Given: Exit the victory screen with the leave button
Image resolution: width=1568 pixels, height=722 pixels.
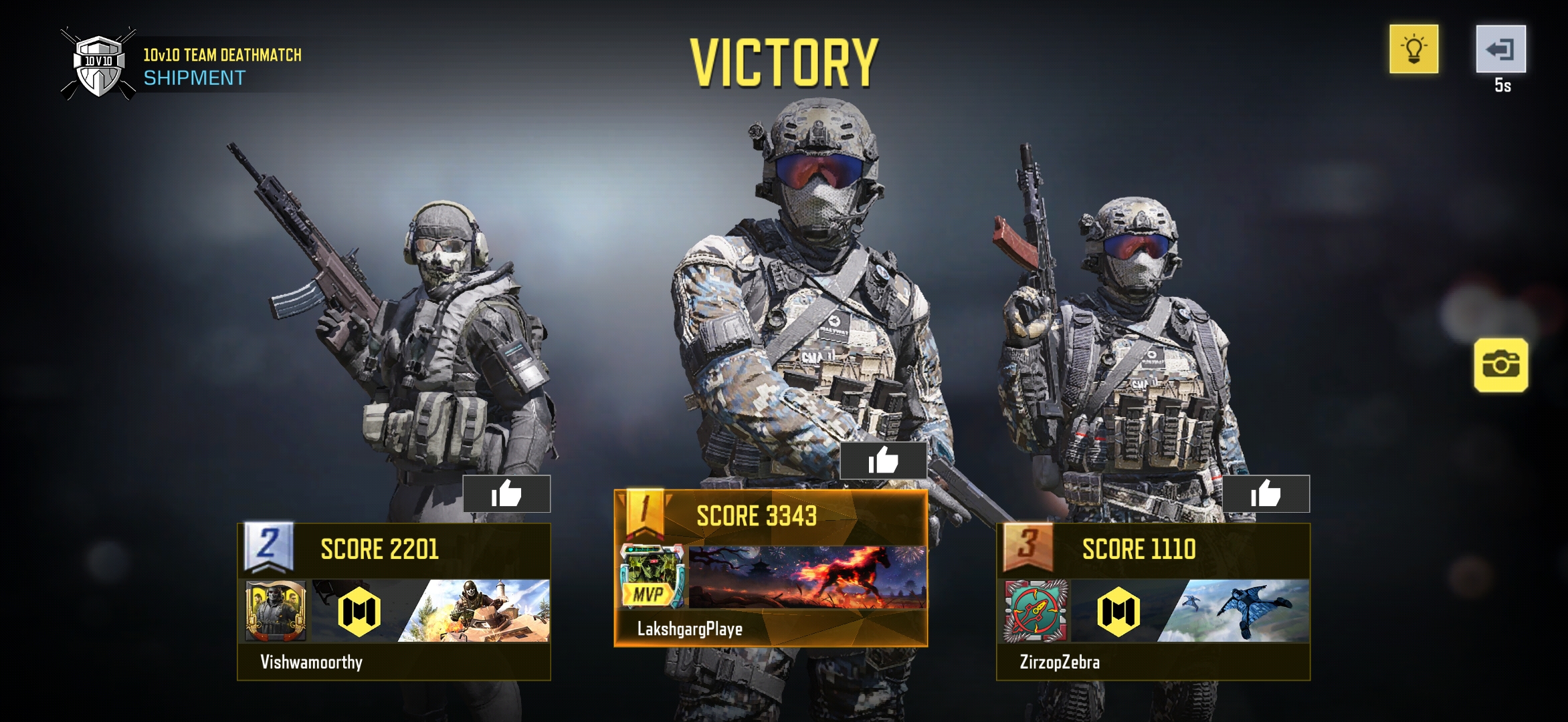Looking at the screenshot, I should (x=1500, y=49).
